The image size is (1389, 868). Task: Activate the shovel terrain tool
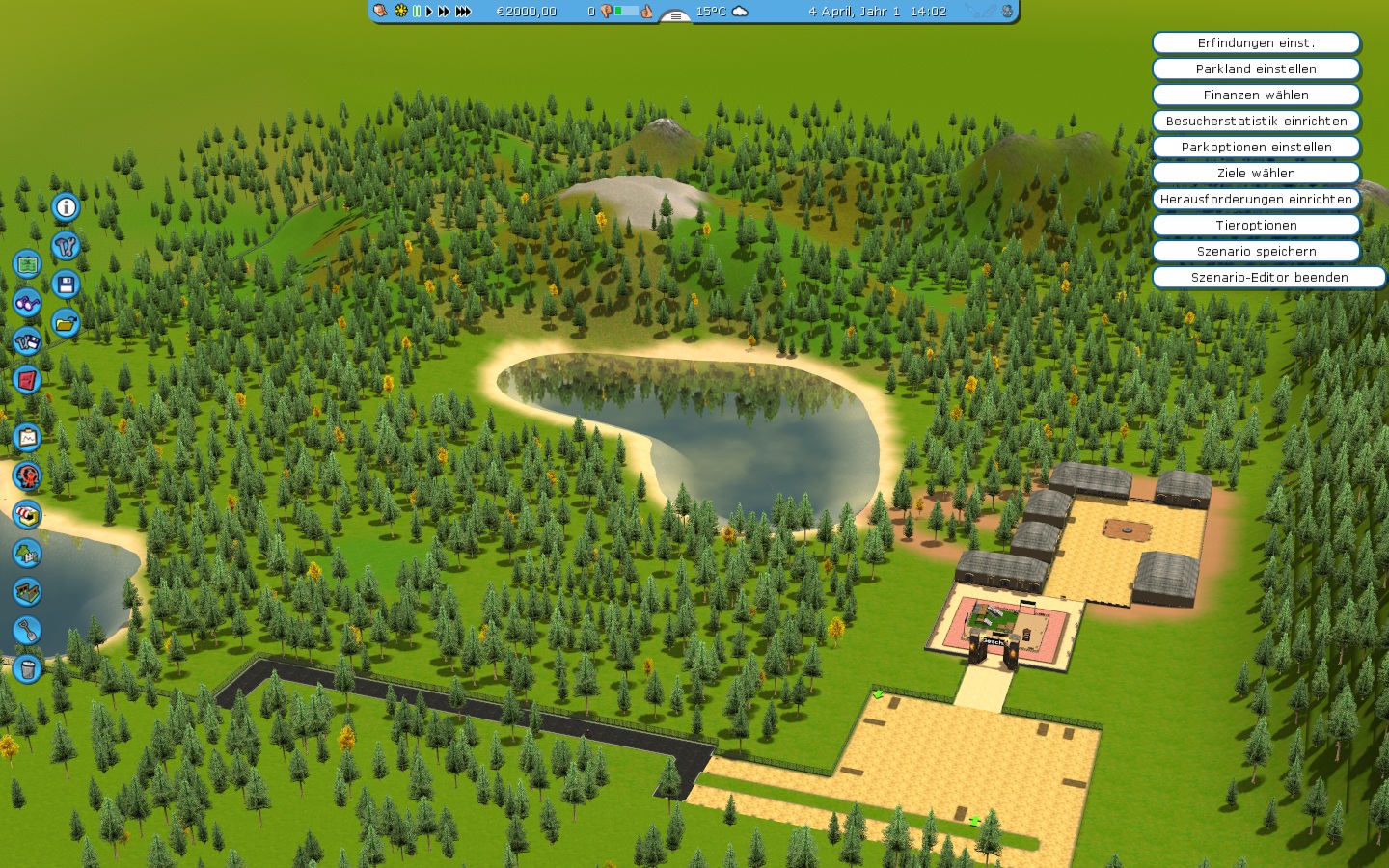[x=27, y=630]
